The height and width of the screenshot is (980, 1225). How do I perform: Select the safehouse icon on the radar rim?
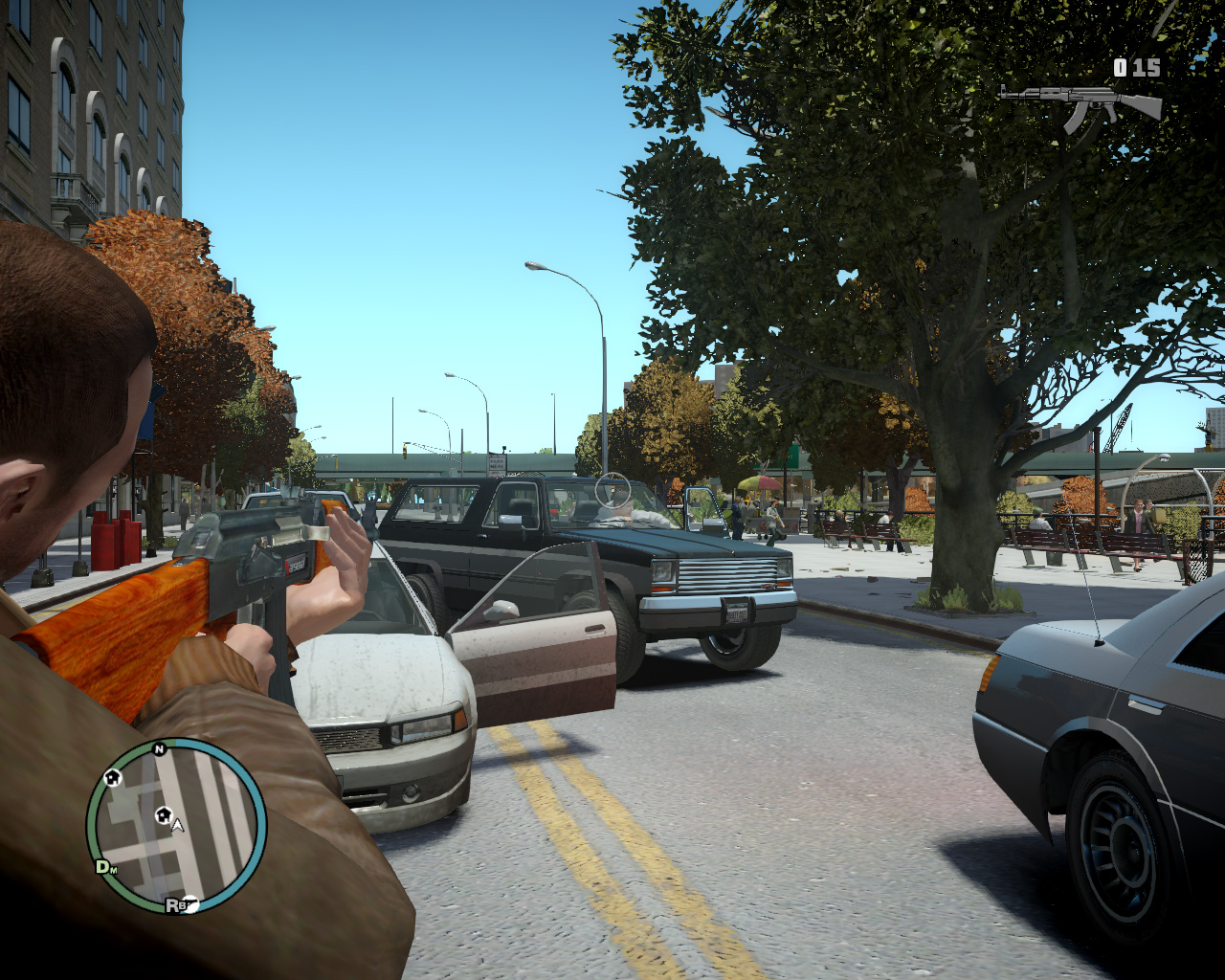click(x=112, y=777)
